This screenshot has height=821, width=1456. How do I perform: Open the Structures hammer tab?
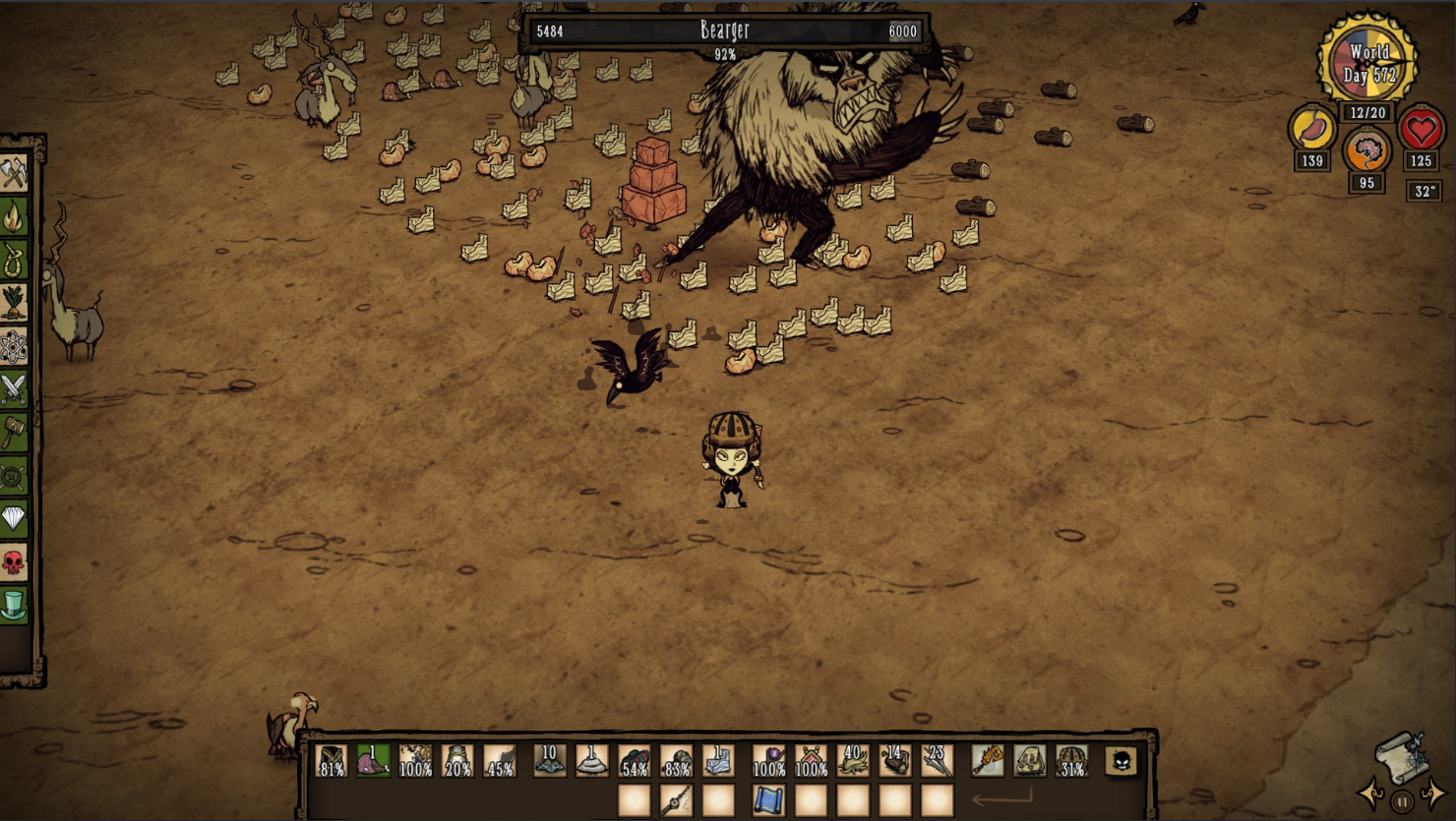click(x=14, y=434)
